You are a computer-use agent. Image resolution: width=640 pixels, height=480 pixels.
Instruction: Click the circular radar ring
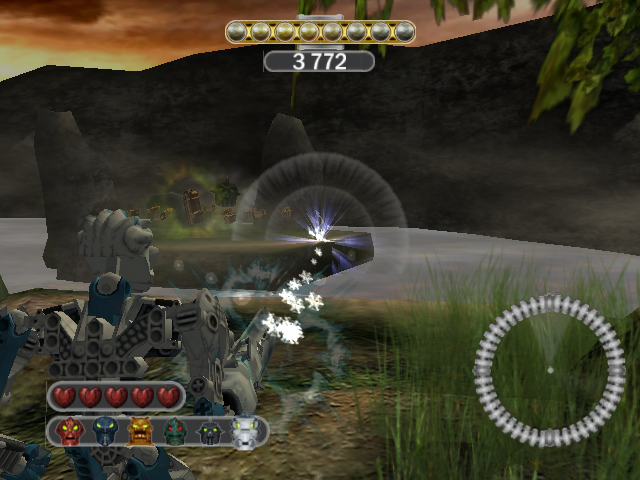(549, 371)
